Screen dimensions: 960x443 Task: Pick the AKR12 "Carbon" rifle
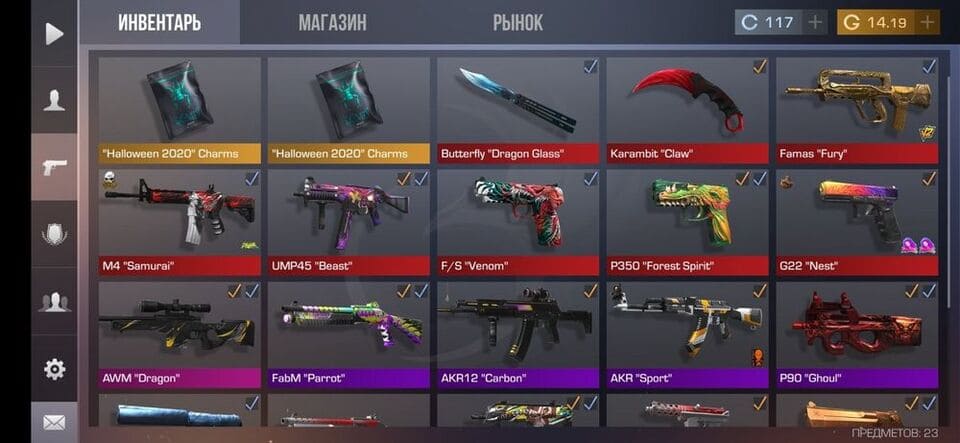(518, 333)
